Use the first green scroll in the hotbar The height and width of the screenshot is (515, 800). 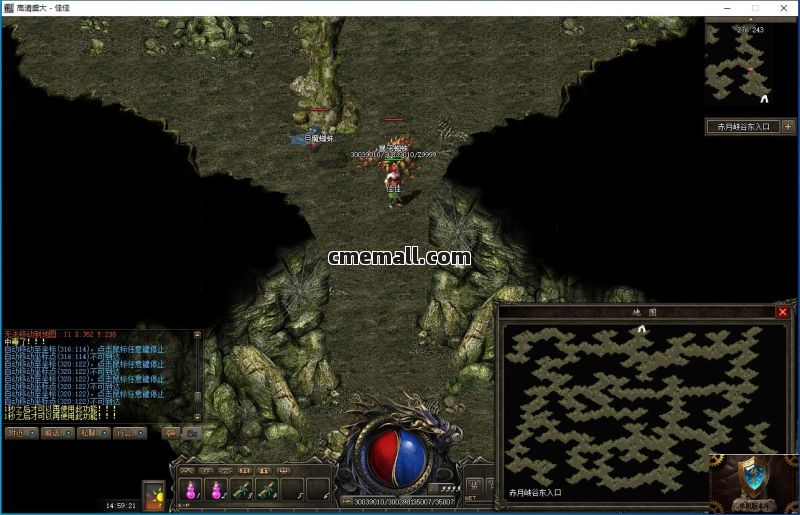[241, 490]
